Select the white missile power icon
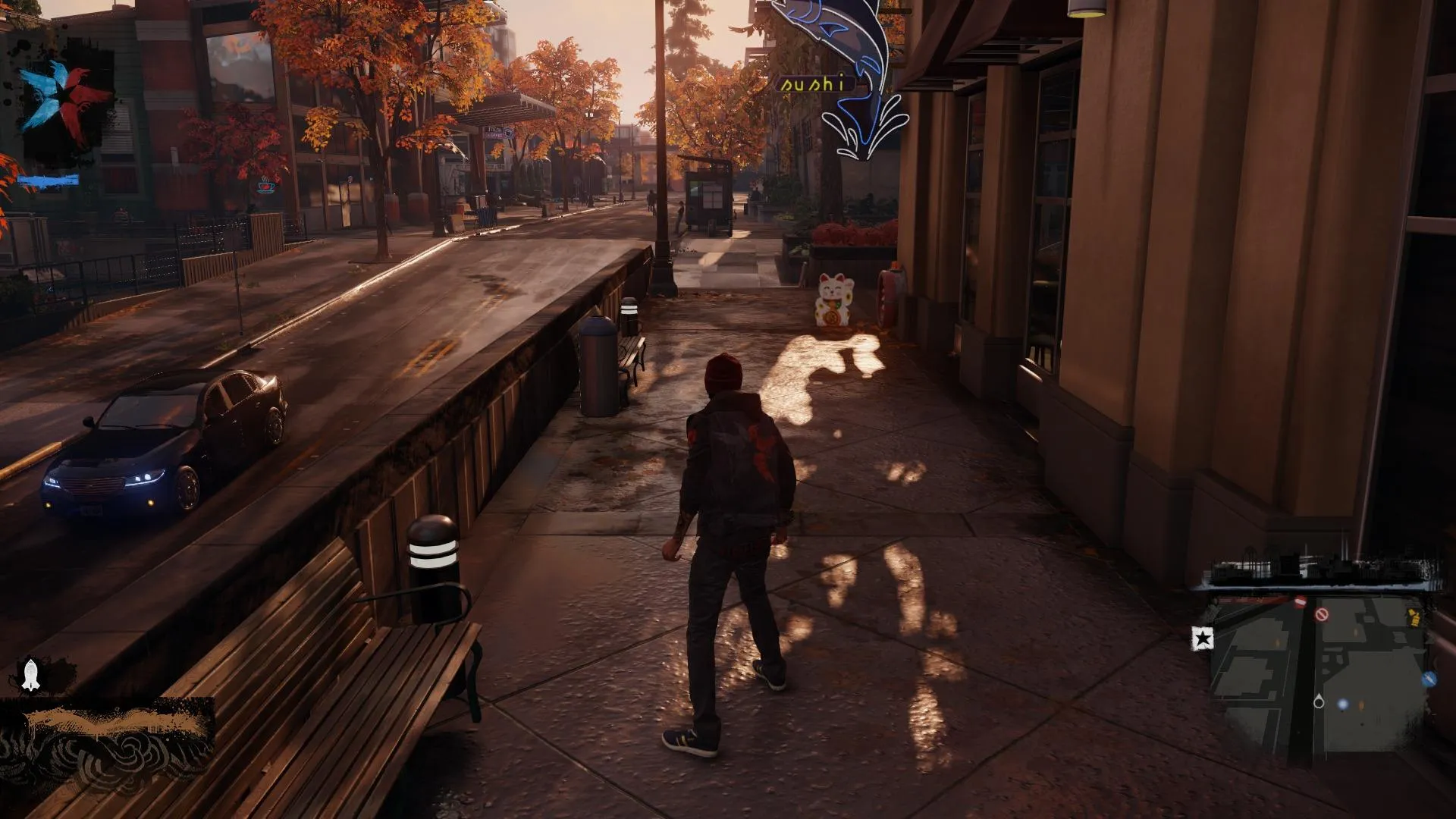 30,673
